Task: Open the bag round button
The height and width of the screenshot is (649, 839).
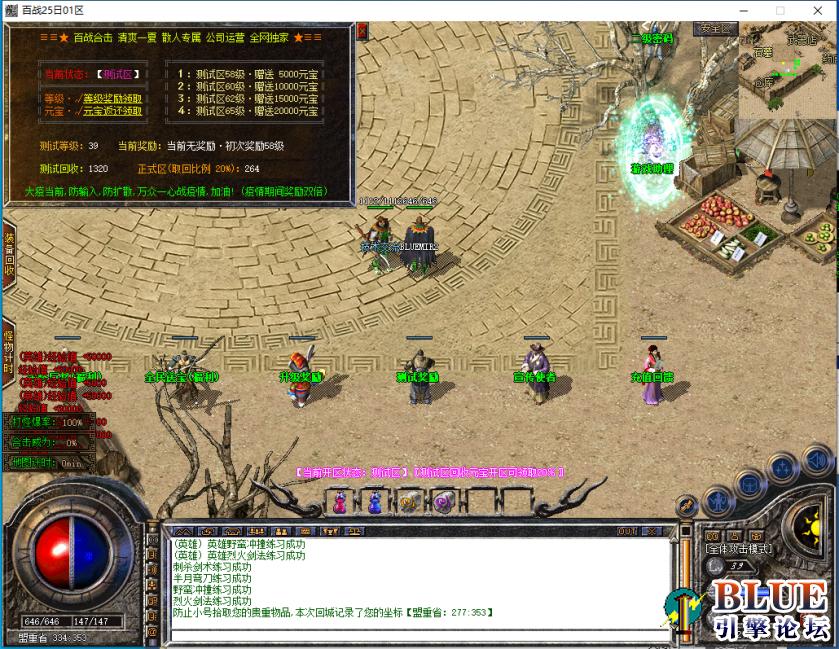Action: (749, 484)
